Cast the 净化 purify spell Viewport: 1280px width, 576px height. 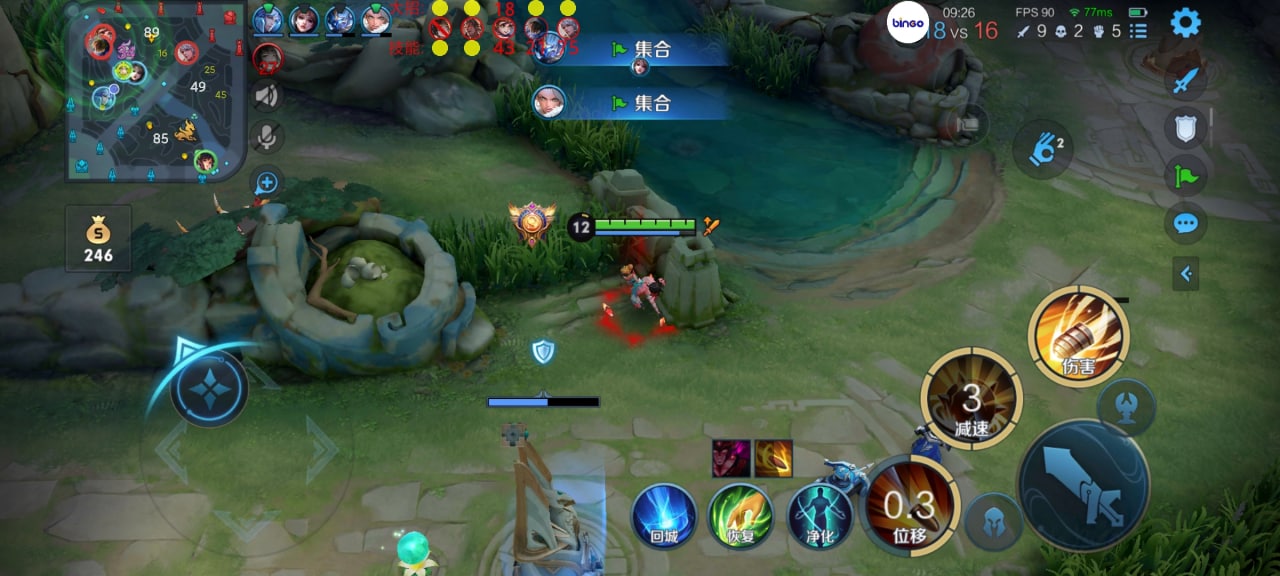point(819,516)
